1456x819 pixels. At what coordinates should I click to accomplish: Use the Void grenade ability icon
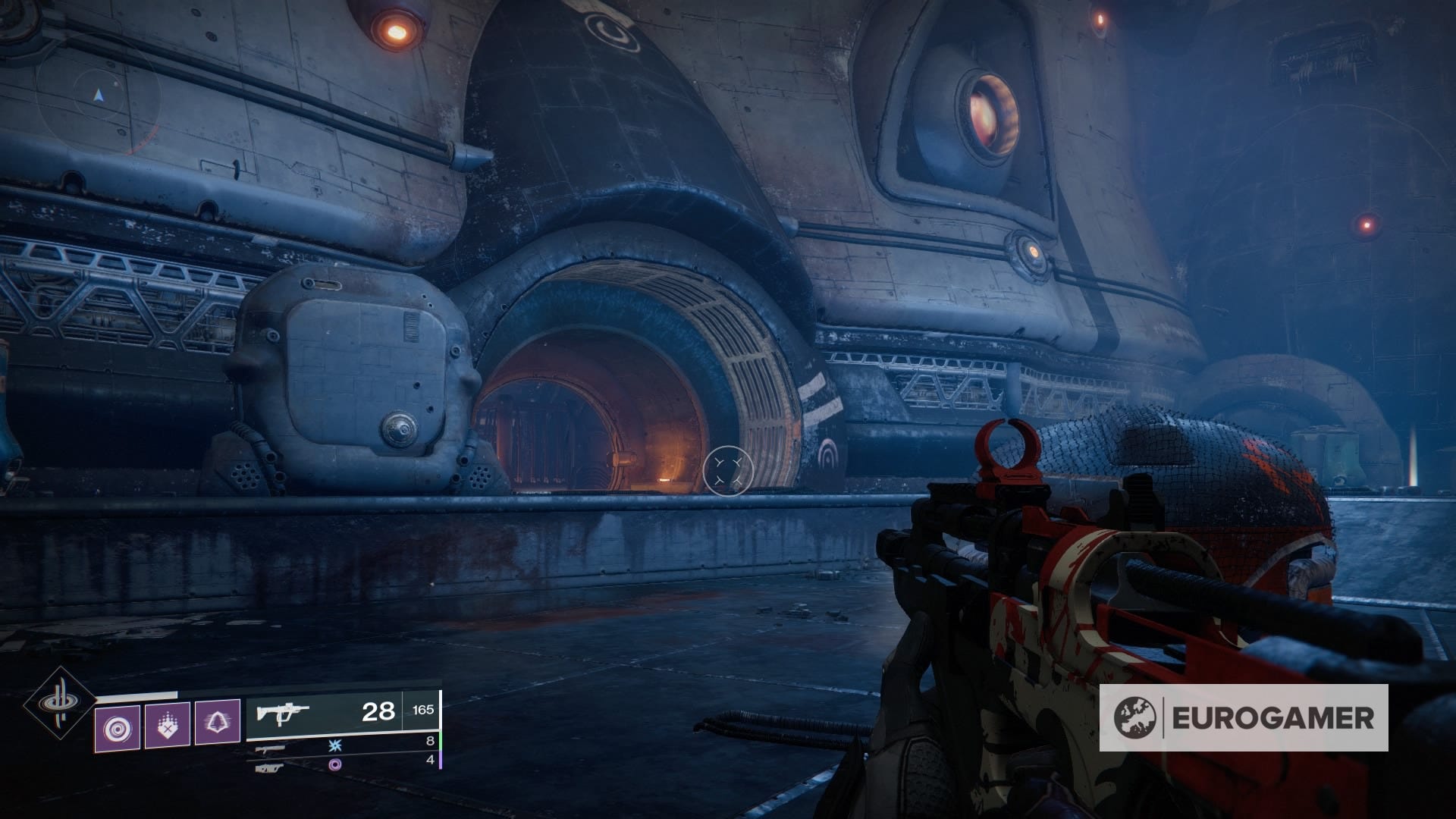pos(118,728)
